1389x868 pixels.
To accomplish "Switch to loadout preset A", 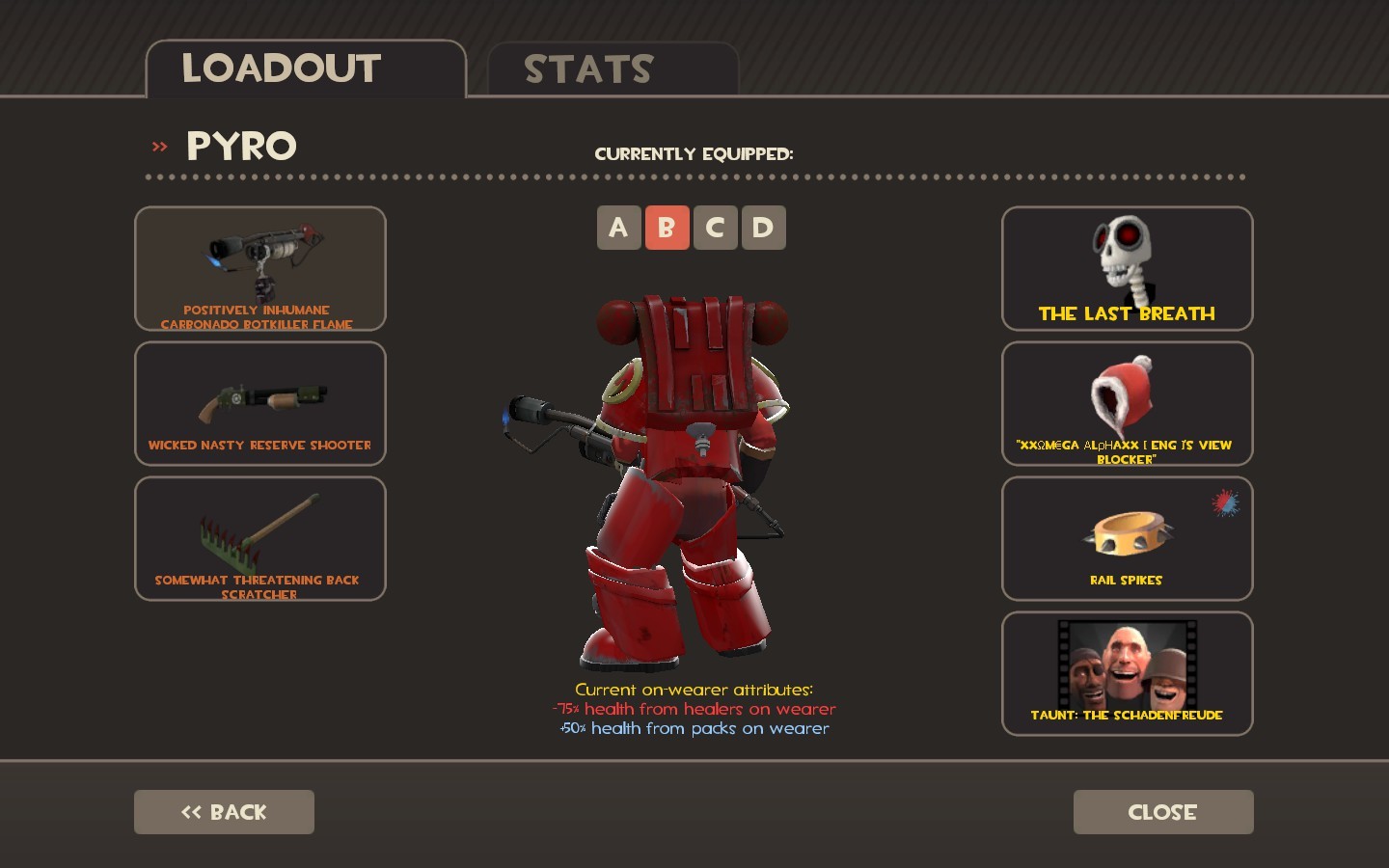I will pos(619,228).
